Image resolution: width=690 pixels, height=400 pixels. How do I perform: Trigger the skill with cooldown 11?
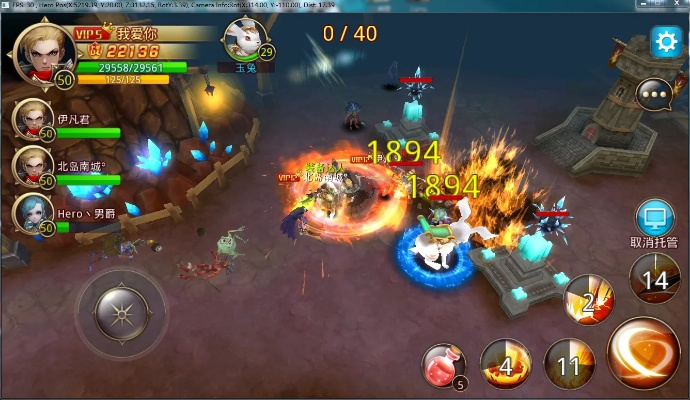tap(568, 365)
